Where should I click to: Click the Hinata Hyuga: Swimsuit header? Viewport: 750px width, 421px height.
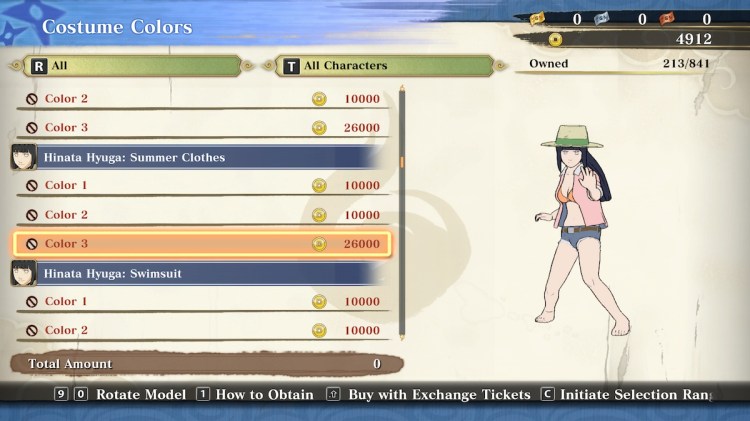[x=201, y=273]
